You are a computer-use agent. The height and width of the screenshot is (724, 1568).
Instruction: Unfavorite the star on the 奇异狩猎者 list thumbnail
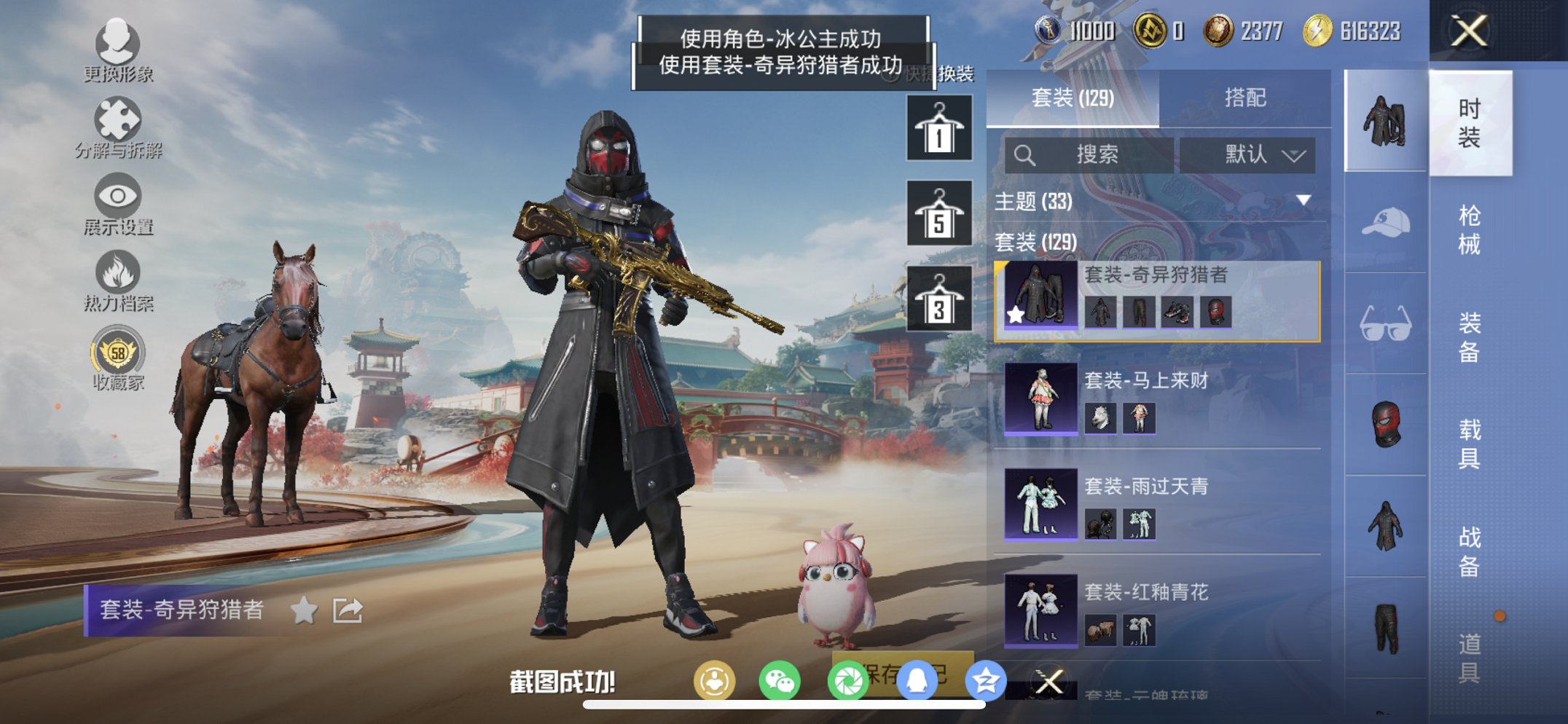1014,313
